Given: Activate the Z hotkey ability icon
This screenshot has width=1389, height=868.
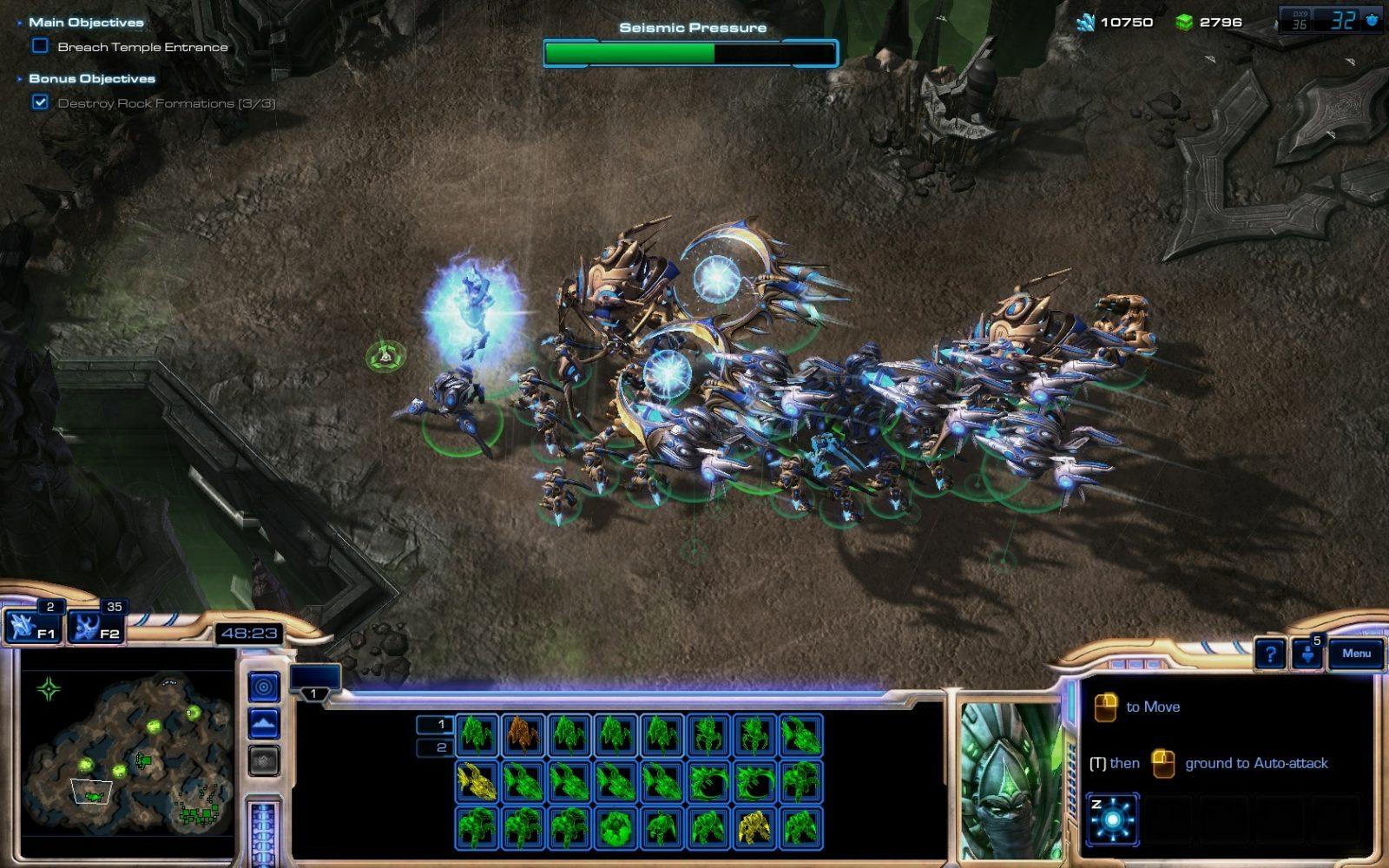Looking at the screenshot, I should [1111, 819].
